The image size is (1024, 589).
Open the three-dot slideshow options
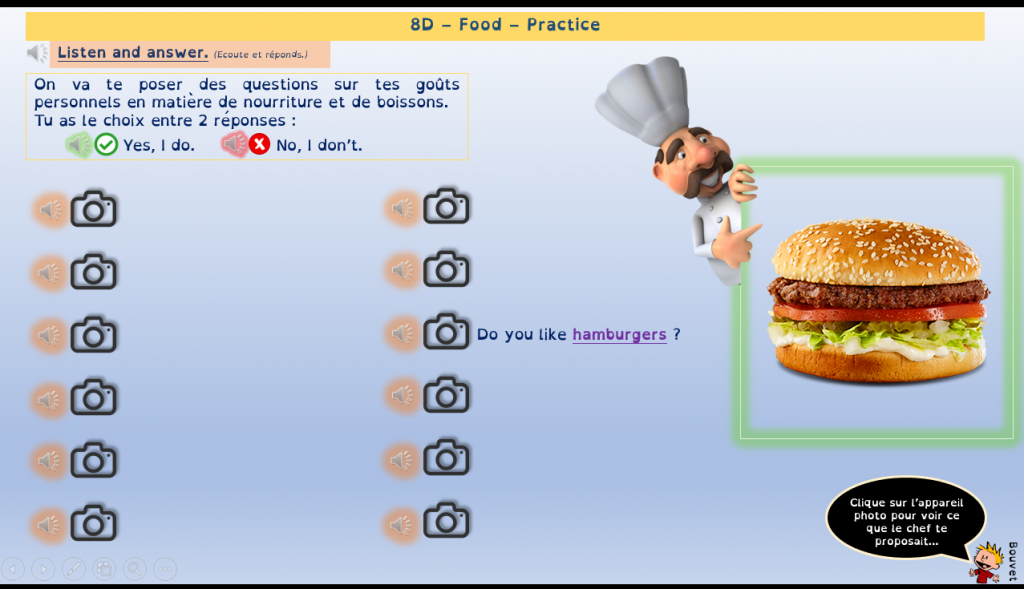coord(164,569)
